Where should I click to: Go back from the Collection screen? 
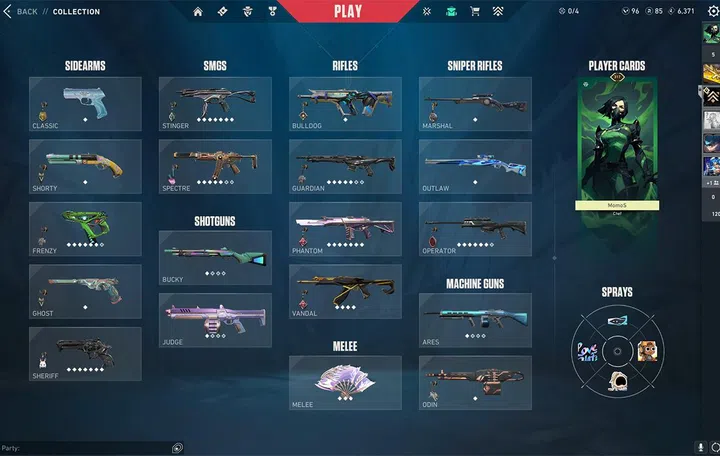click(21, 12)
